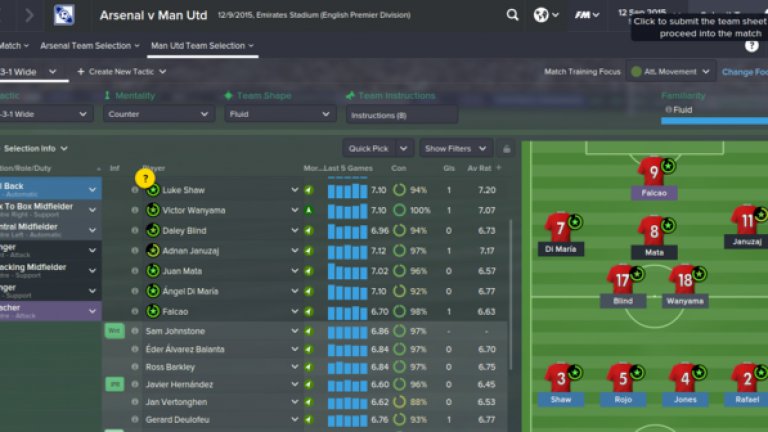Image resolution: width=768 pixels, height=432 pixels.
Task: Open the Show Filters dropdown
Action: click(x=455, y=149)
